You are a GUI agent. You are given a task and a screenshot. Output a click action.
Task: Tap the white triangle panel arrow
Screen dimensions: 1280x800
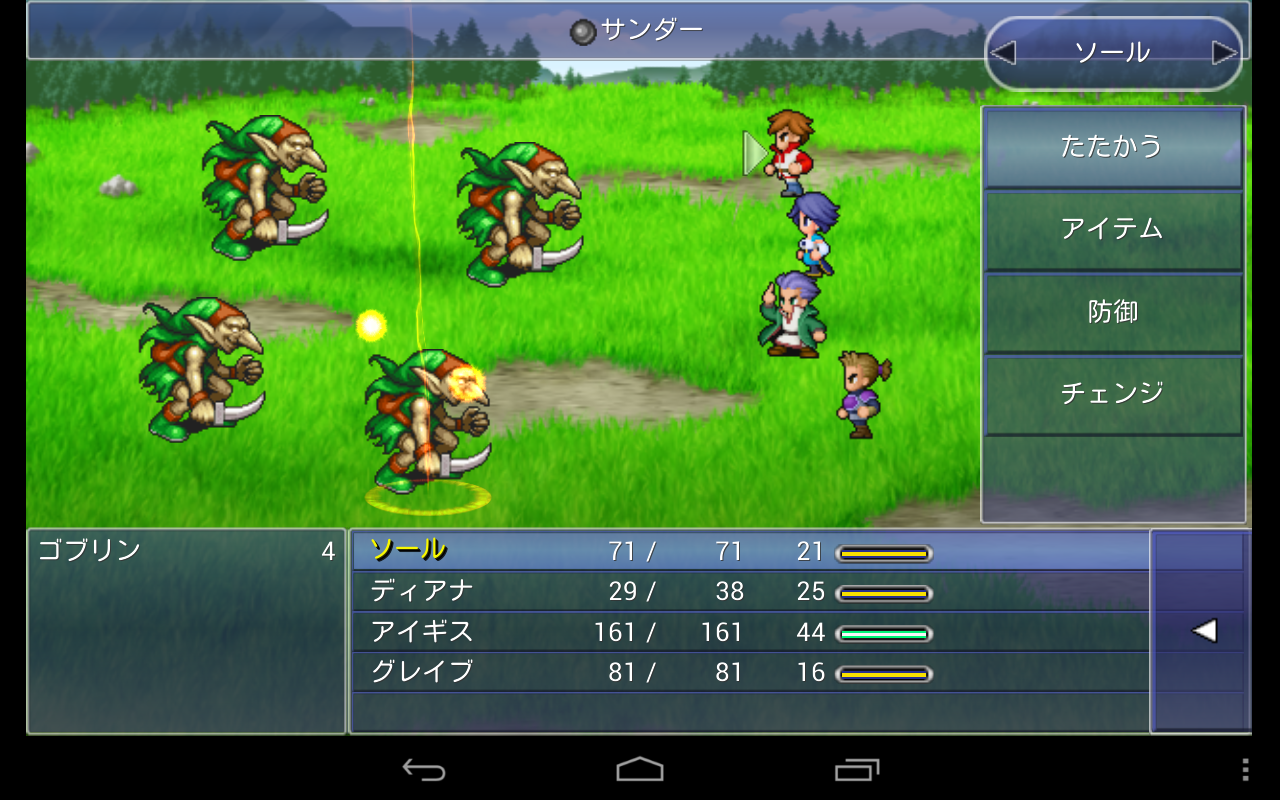coord(1204,631)
